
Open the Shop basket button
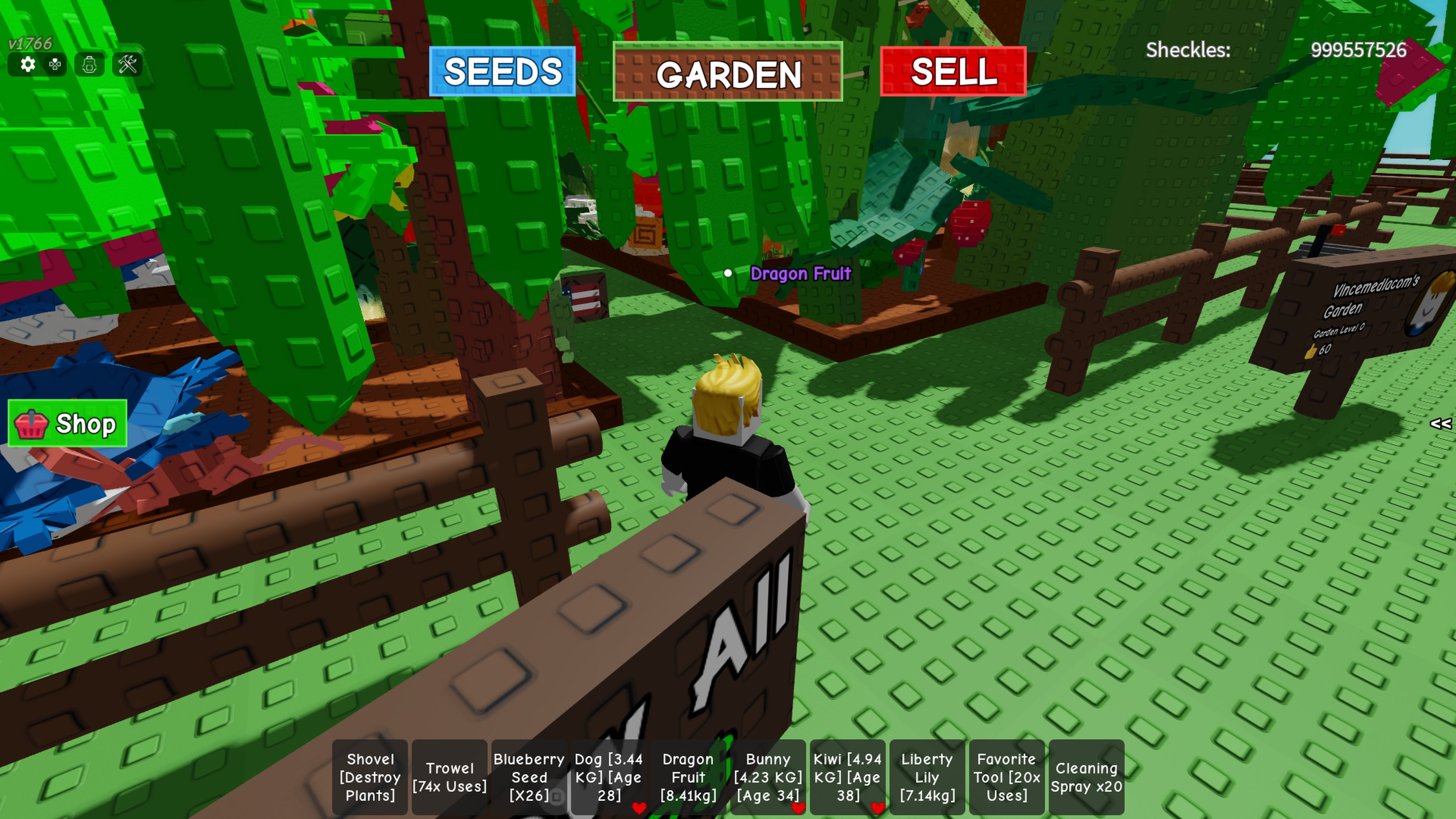point(67,424)
